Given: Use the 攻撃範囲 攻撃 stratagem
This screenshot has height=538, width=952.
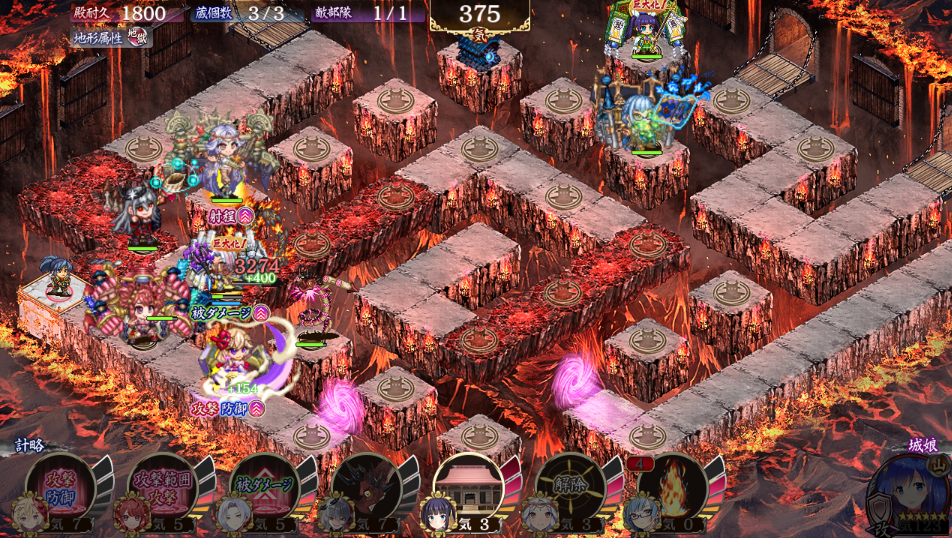Looking at the screenshot, I should click(x=163, y=487).
